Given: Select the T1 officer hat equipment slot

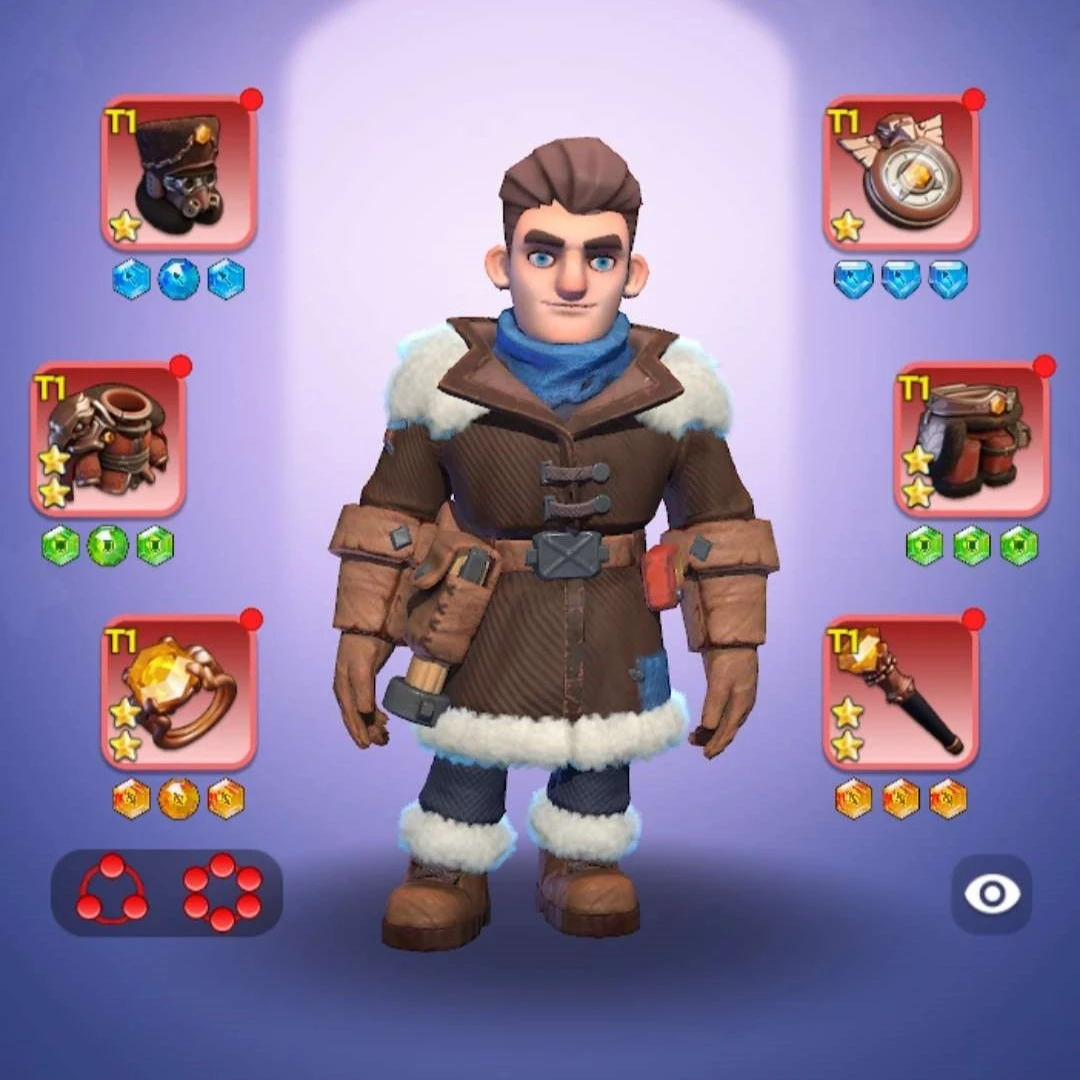Looking at the screenshot, I should [x=179, y=173].
